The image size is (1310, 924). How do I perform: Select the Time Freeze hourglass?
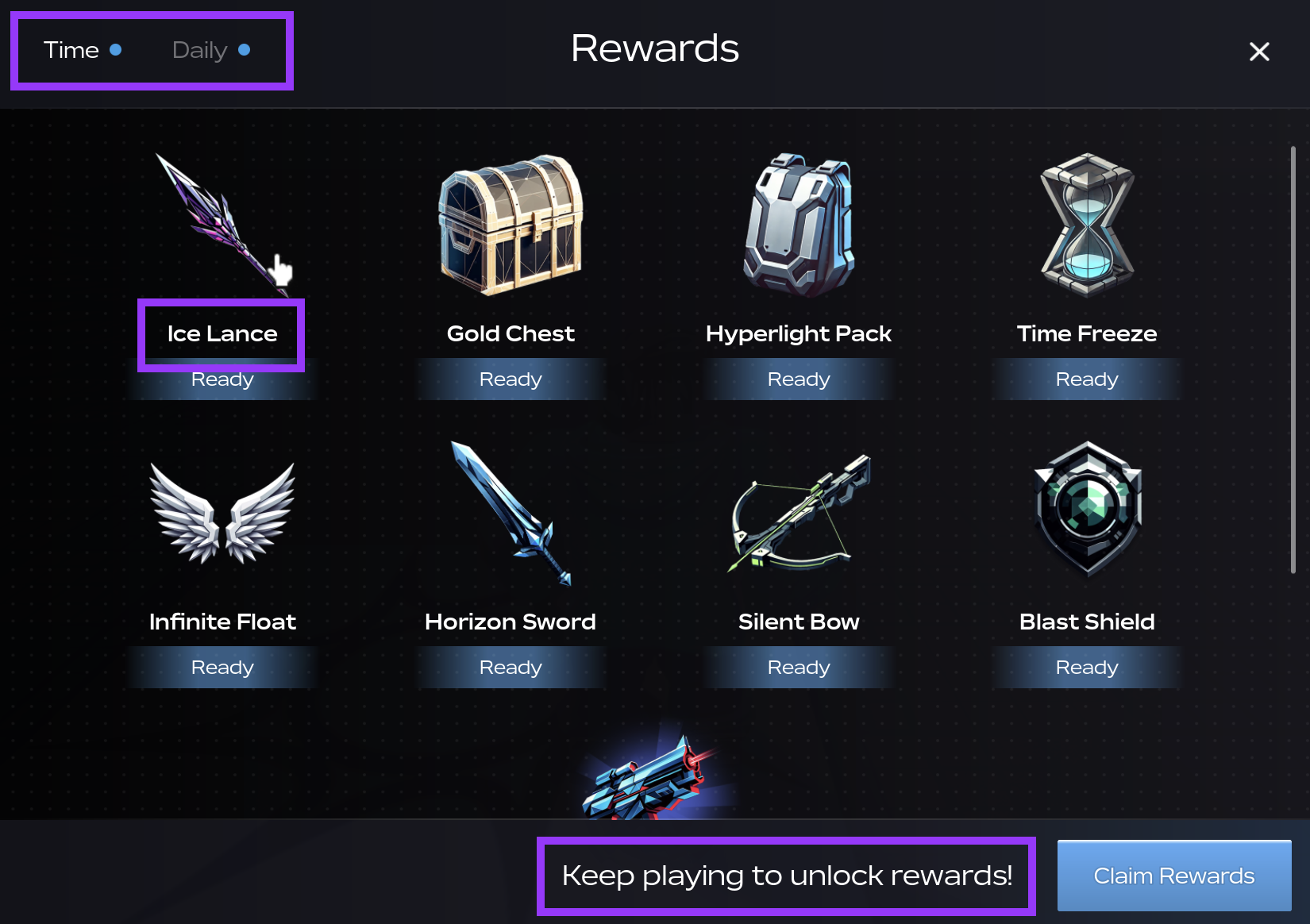(1087, 225)
